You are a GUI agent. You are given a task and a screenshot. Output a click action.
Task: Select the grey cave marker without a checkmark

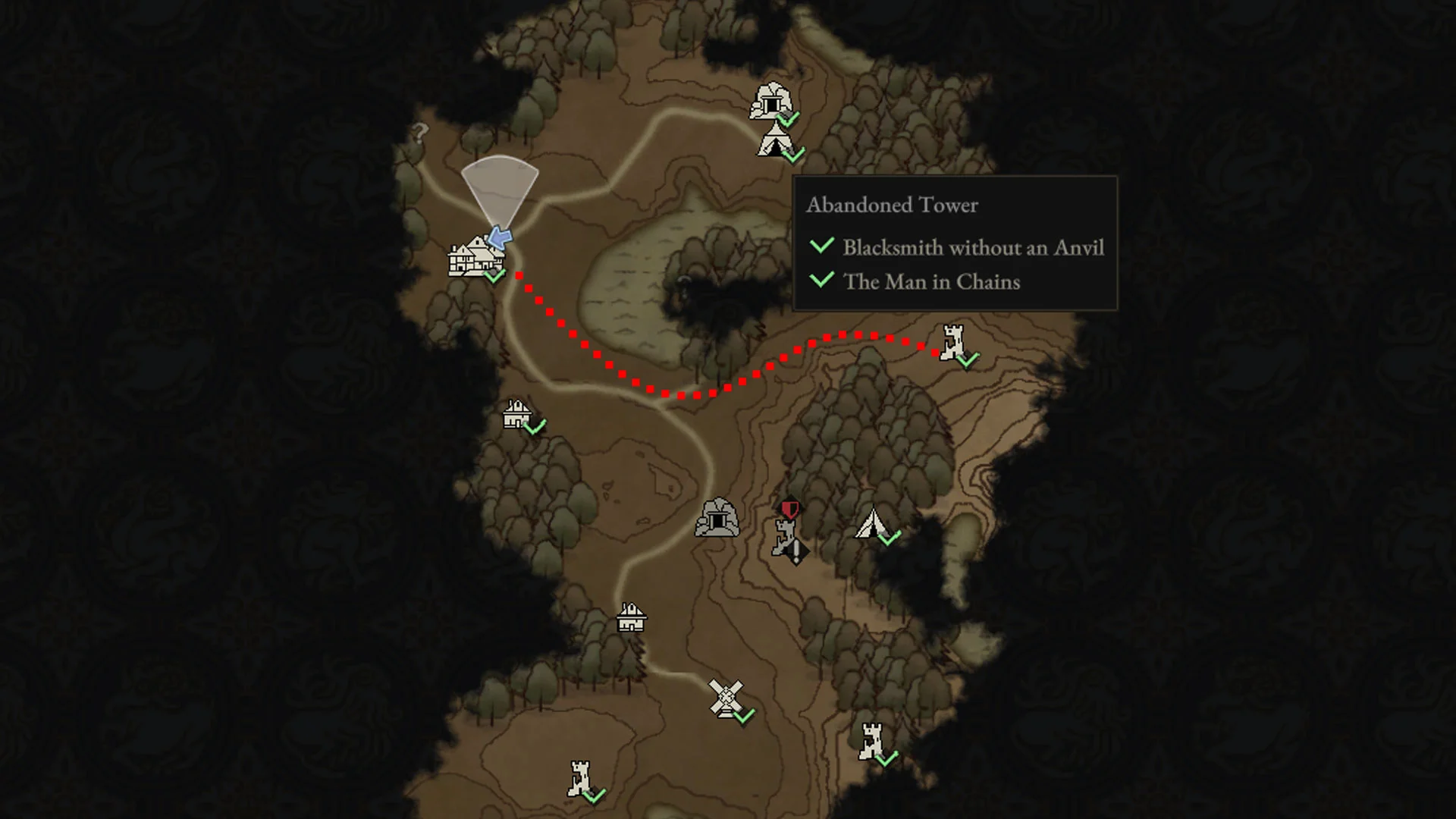click(x=717, y=518)
